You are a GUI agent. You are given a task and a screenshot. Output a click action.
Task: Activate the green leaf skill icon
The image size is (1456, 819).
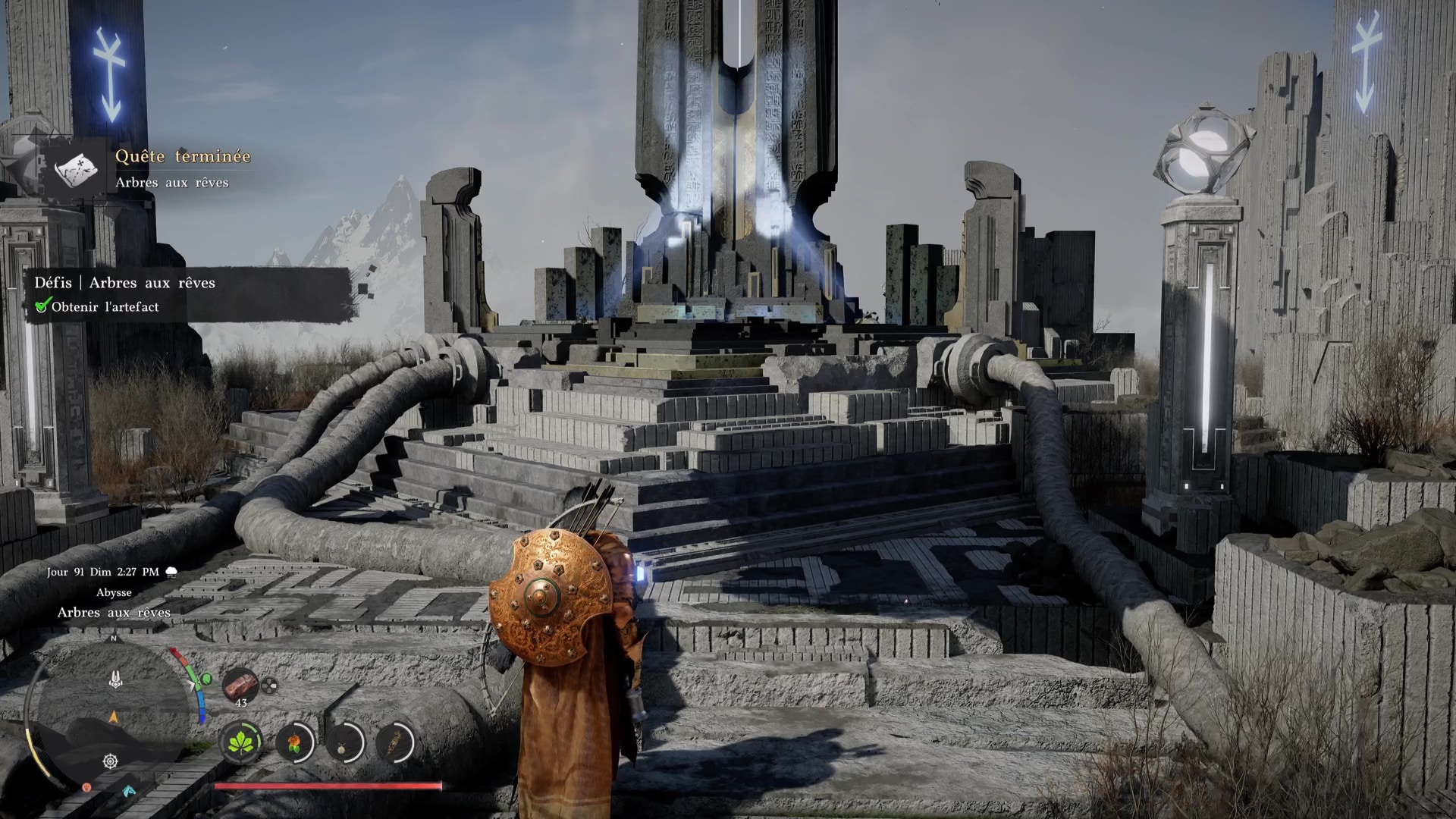241,741
